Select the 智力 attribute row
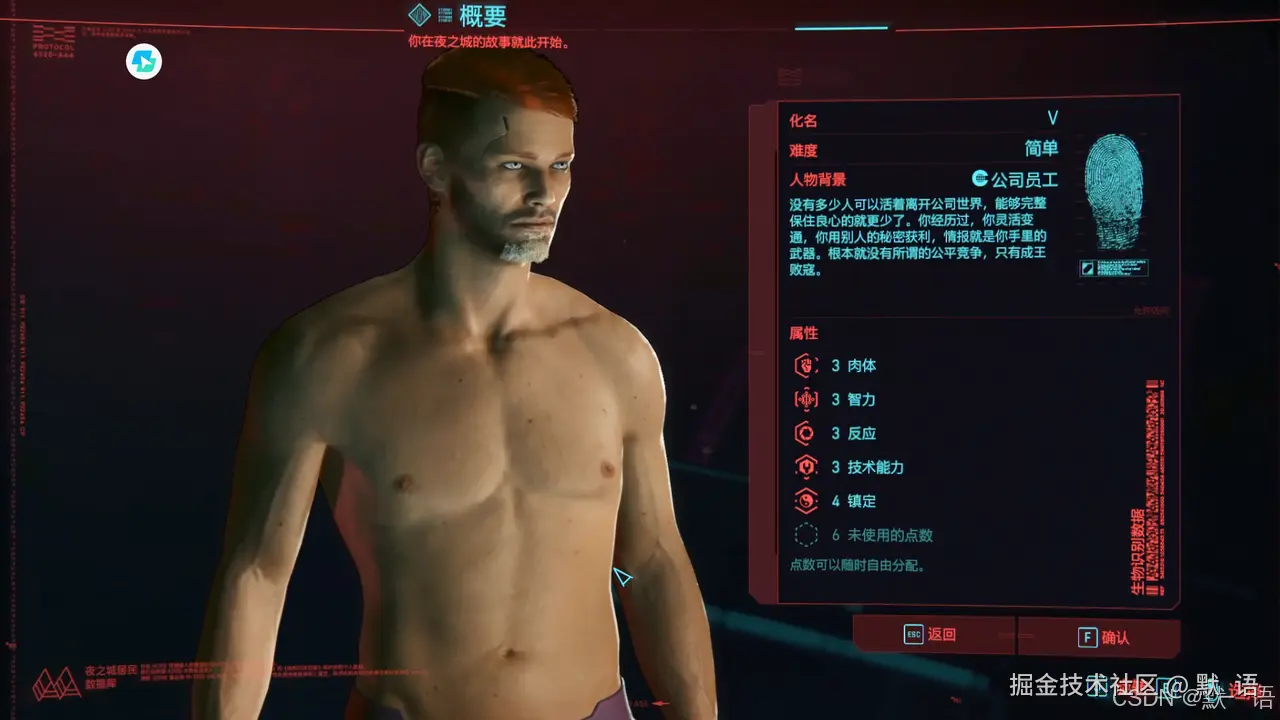1280x720 pixels. 853,400
